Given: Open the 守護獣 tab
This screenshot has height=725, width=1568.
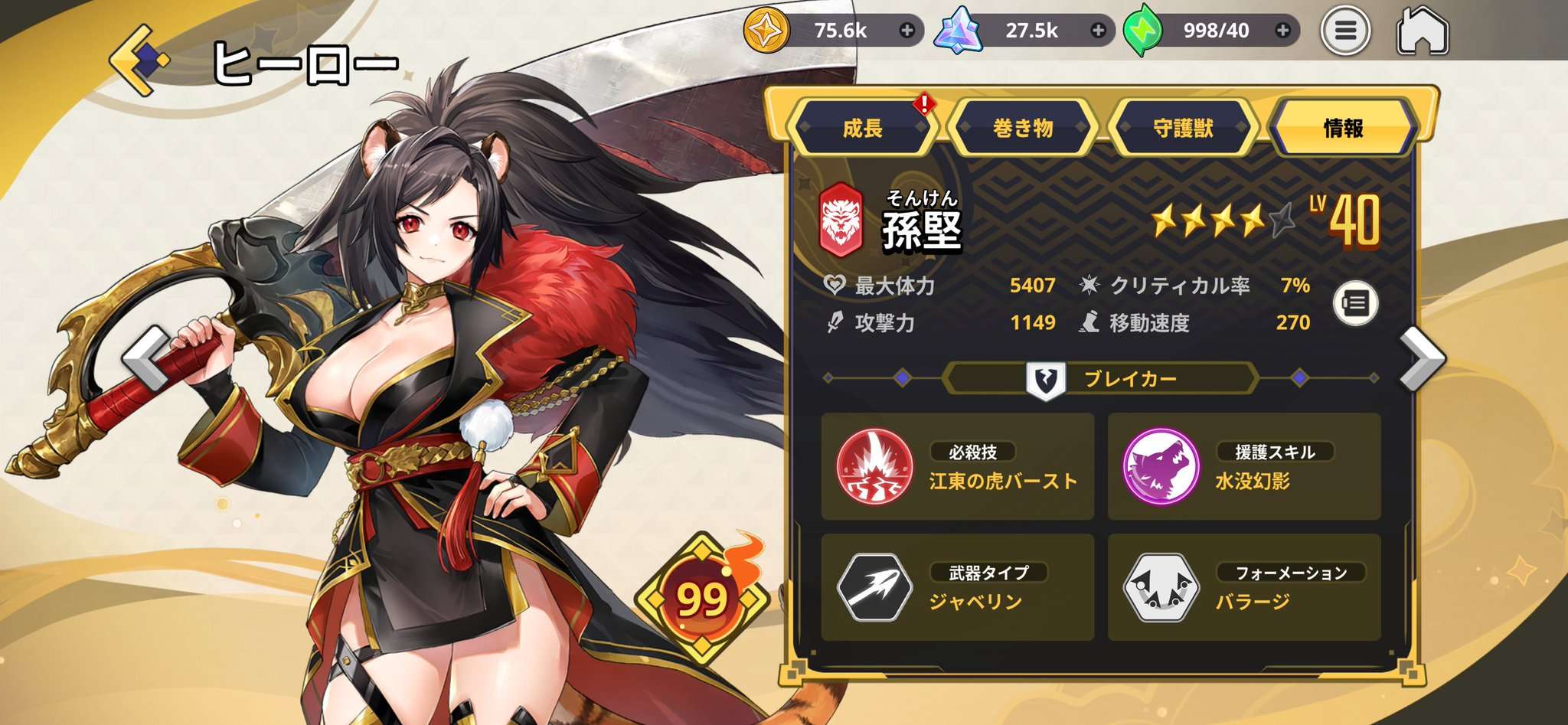Looking at the screenshot, I should tap(1184, 128).
